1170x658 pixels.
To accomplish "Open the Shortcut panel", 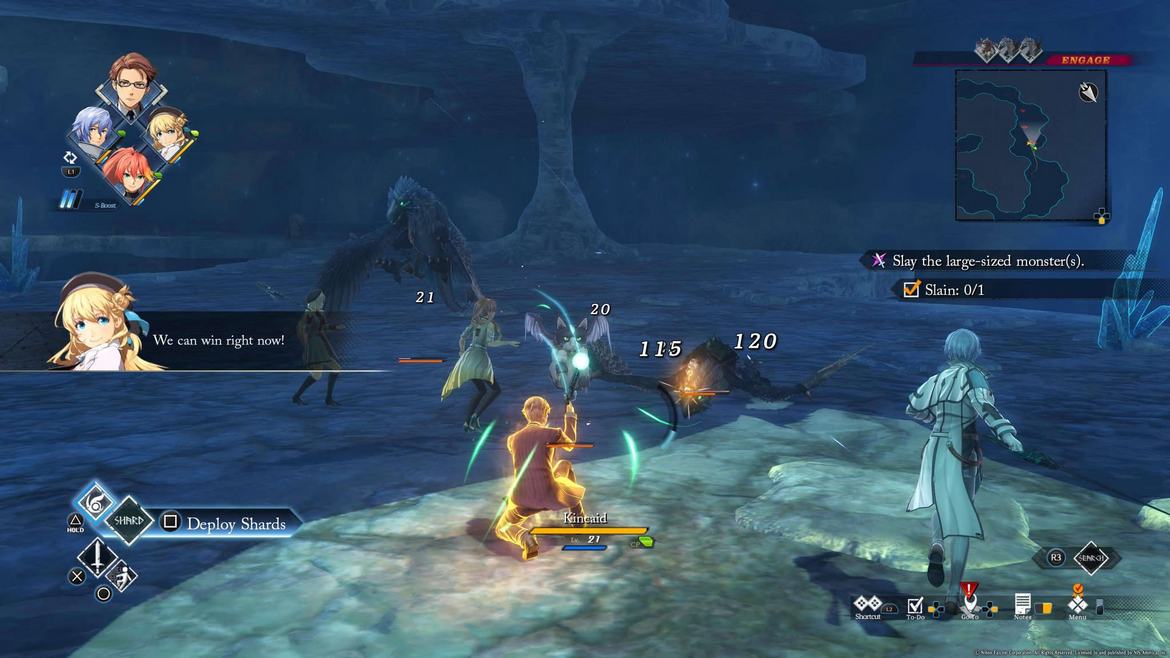I will 867,606.
